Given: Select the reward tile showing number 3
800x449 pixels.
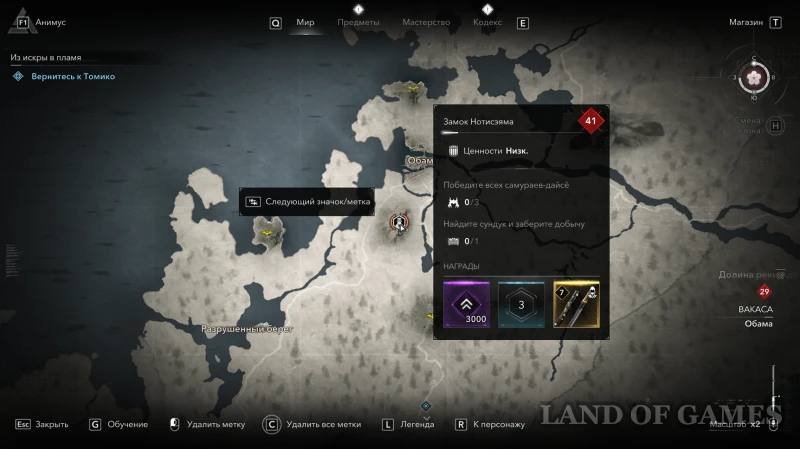Looking at the screenshot, I should (x=521, y=303).
